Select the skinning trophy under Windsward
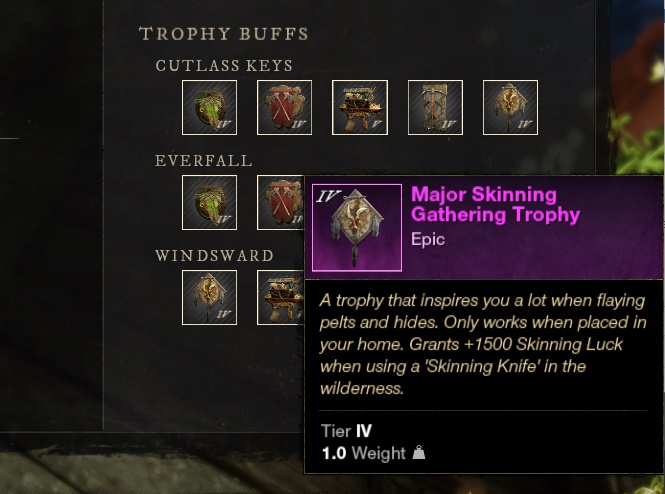Screen dimensions: 665x494 coord(209,297)
